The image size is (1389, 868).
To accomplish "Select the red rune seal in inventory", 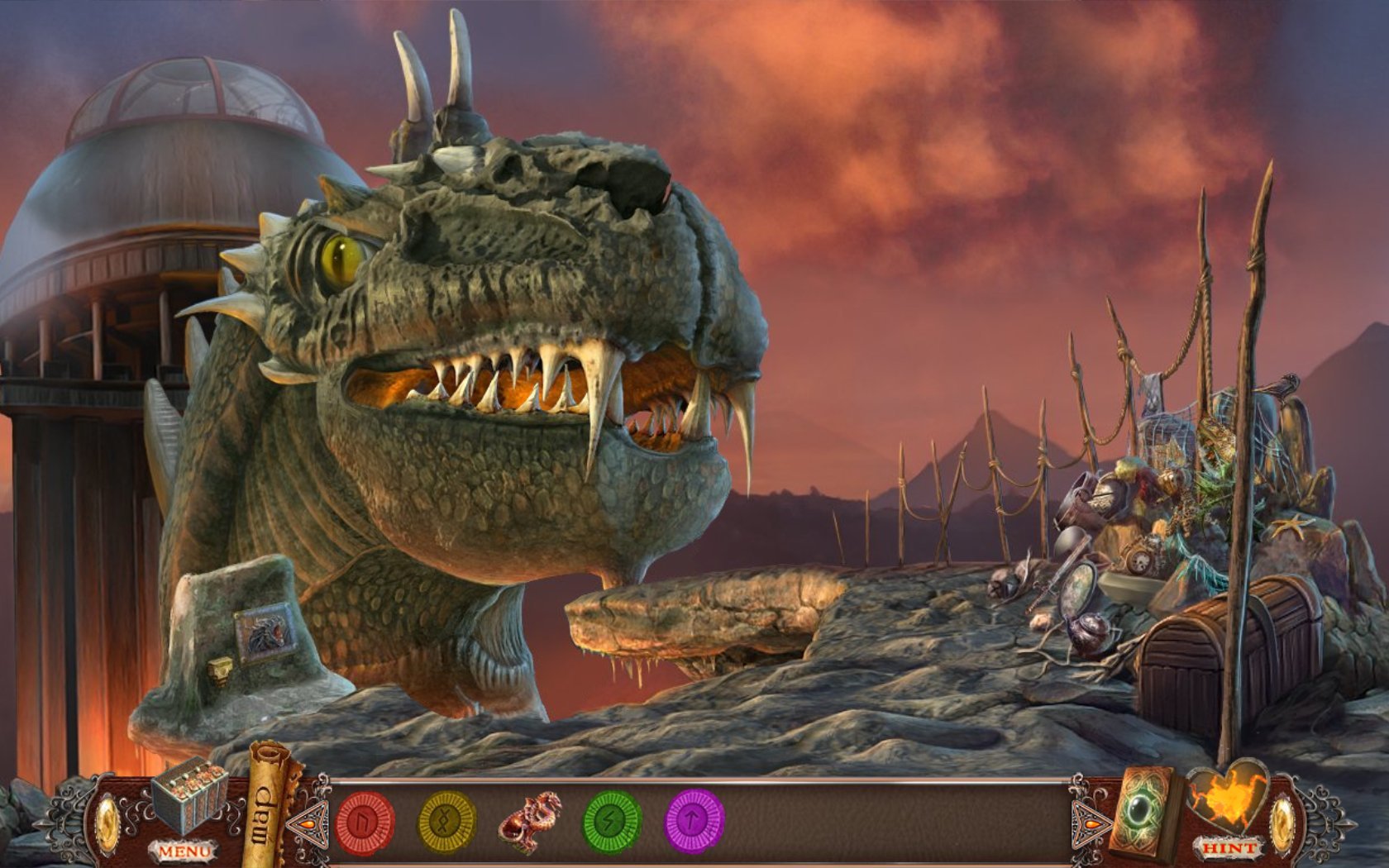I will tap(365, 821).
